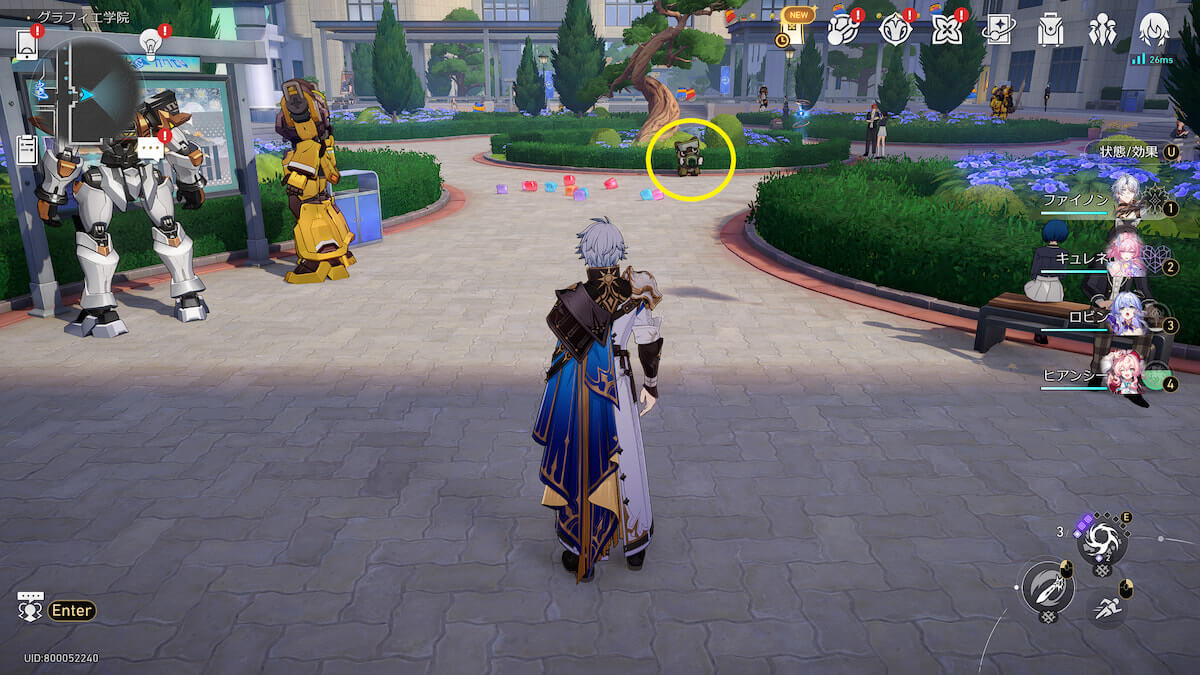Click the circular minimap
This screenshot has width=1200, height=675.
[90, 93]
